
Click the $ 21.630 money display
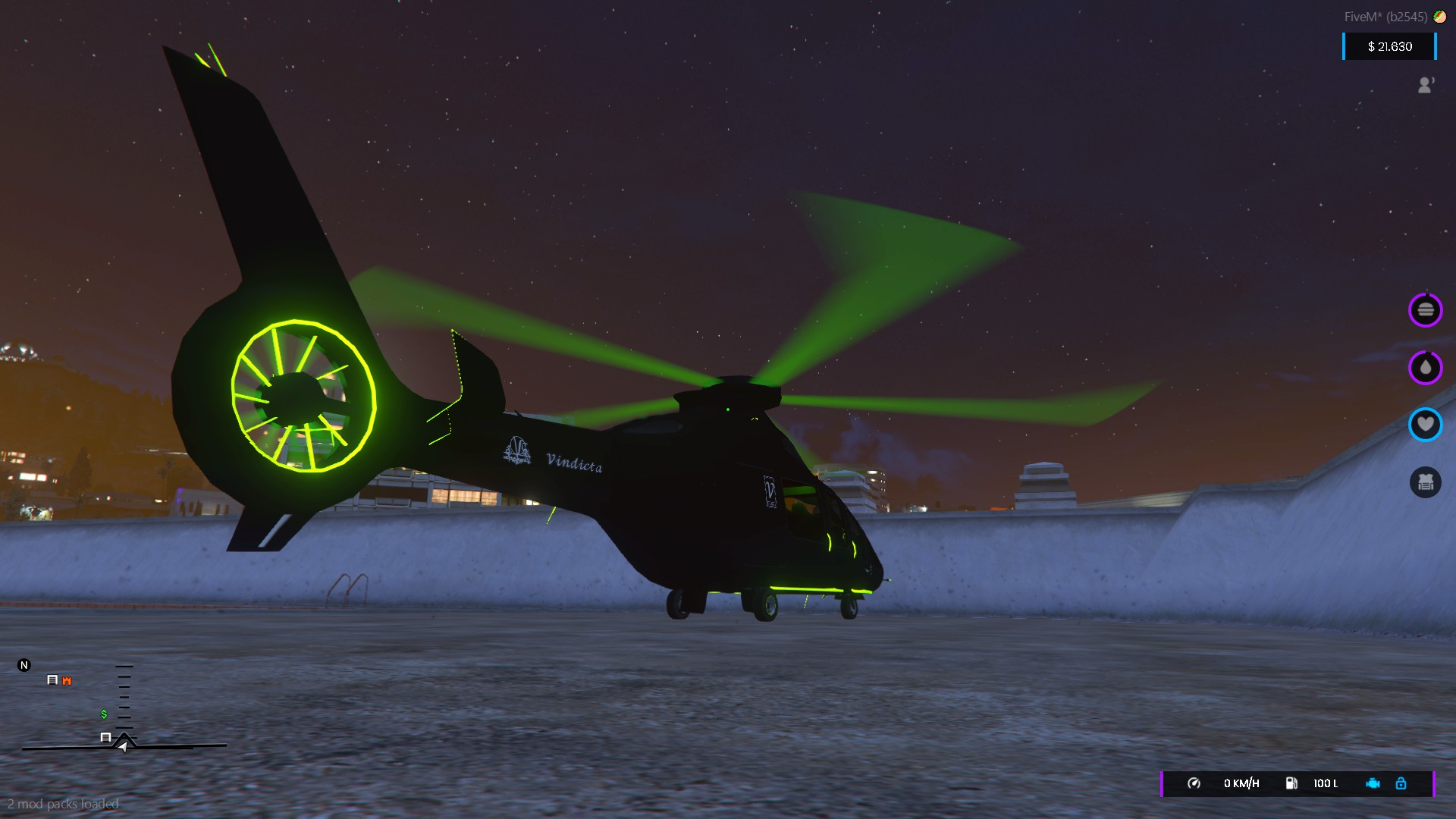click(1389, 46)
